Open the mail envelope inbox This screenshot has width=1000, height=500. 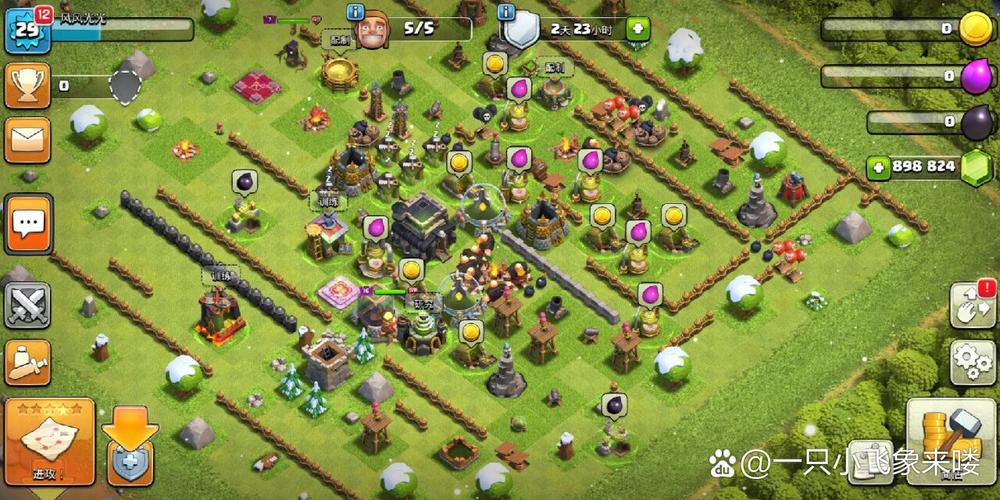pyautogui.click(x=27, y=140)
